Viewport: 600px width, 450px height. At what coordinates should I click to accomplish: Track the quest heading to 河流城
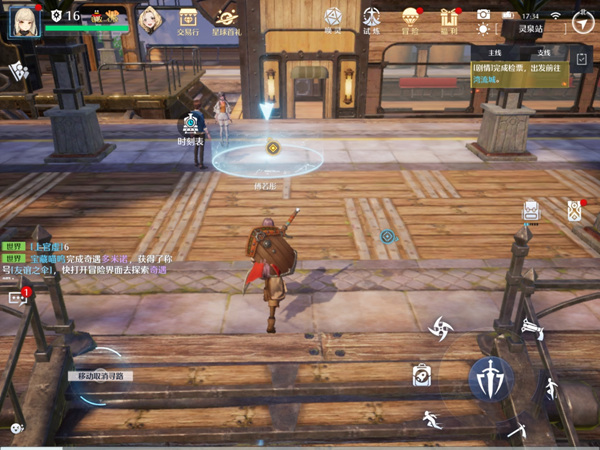(516, 73)
